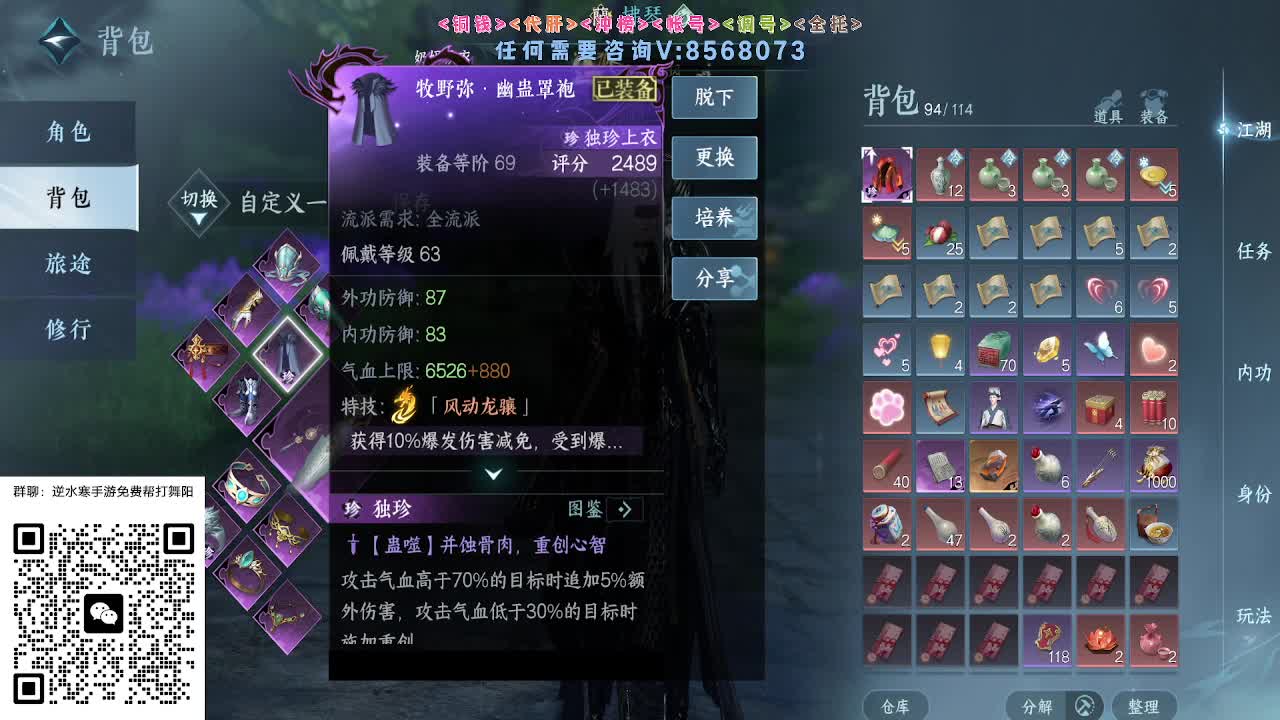The width and height of the screenshot is (1280, 720).
Task: Open the 修行 menu entry
Action: (68, 327)
